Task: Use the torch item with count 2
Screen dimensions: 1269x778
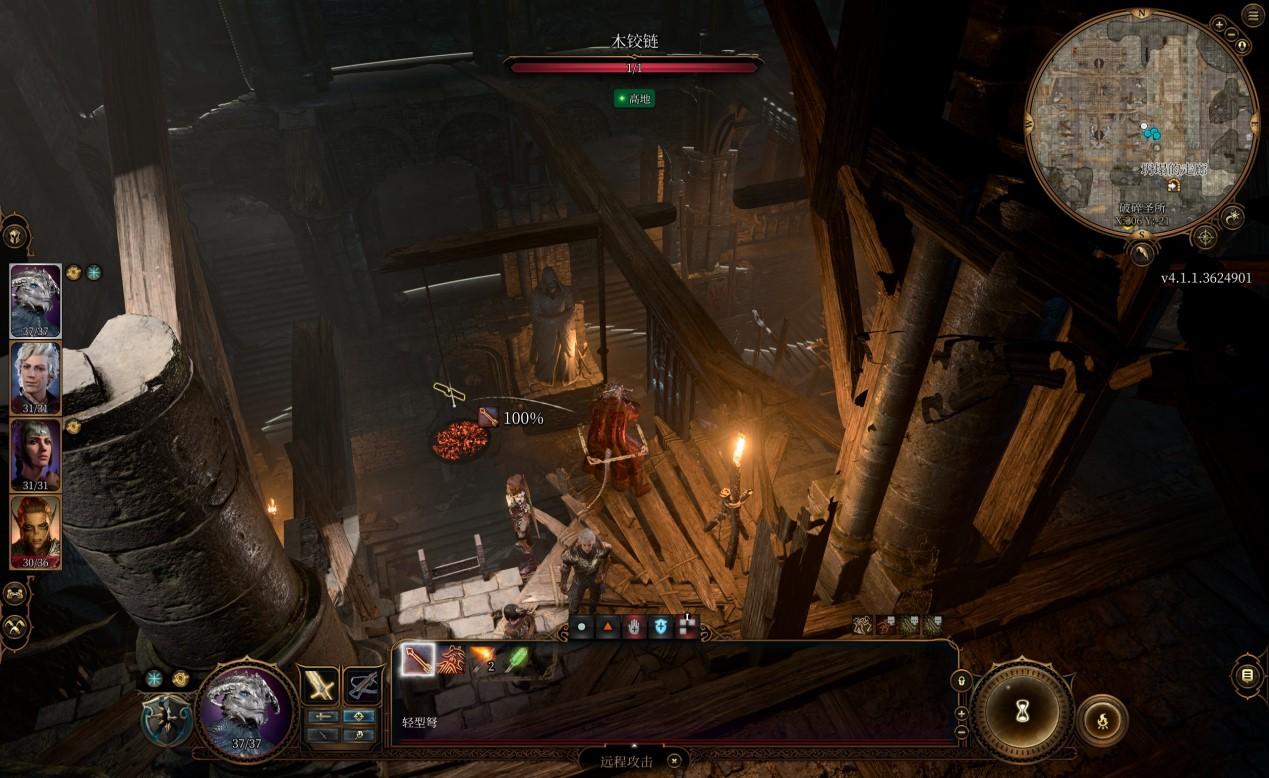Action: click(x=485, y=659)
